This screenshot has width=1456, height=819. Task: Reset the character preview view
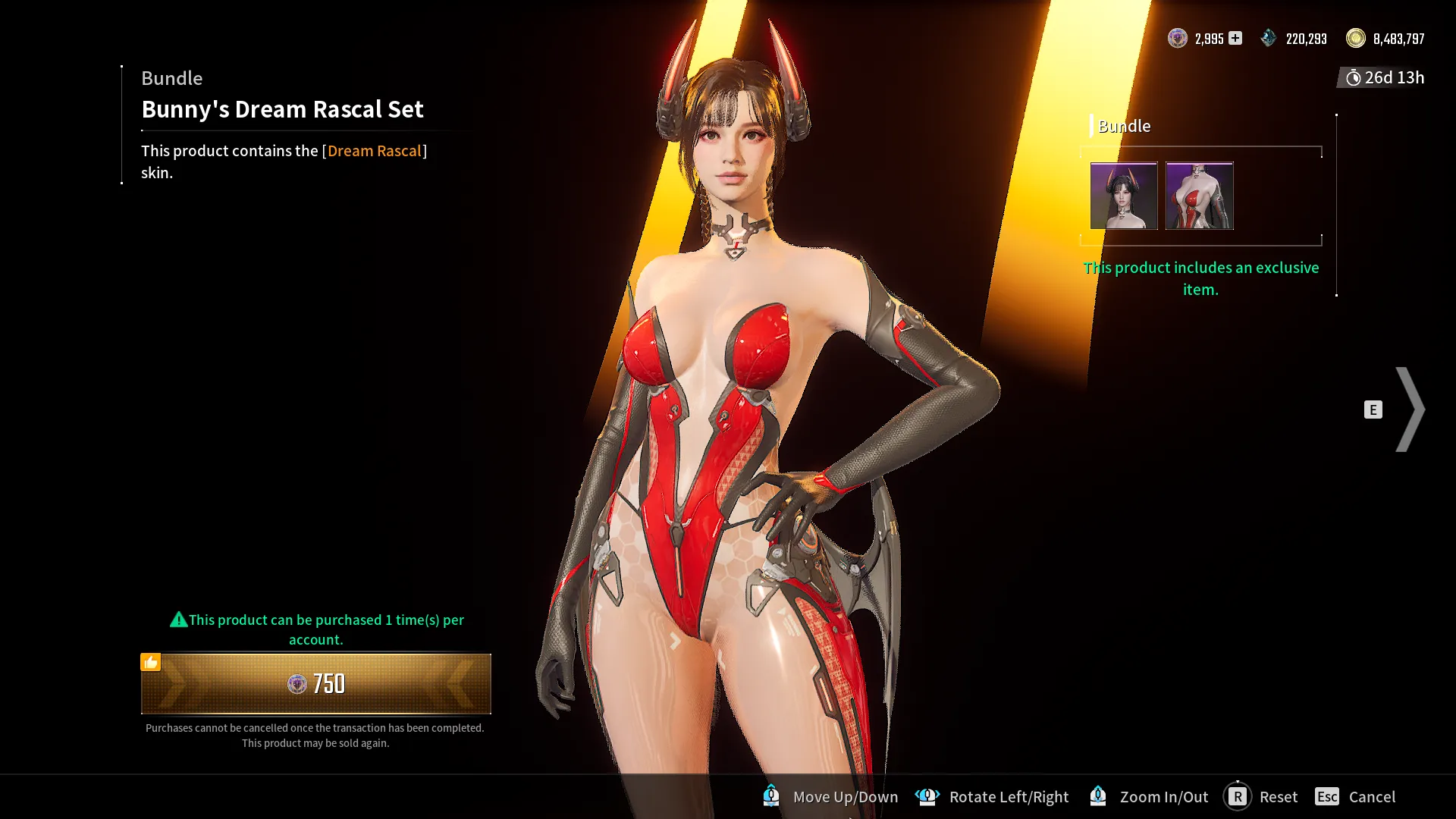click(1262, 797)
